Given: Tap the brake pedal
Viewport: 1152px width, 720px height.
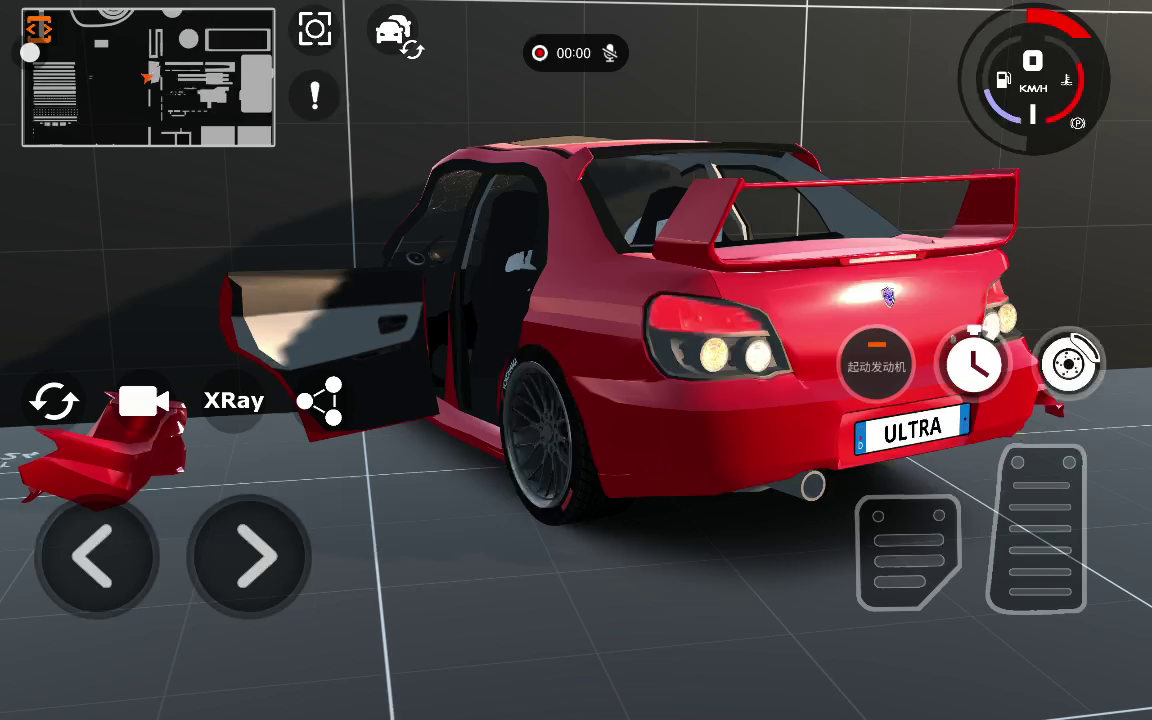Looking at the screenshot, I should (x=907, y=551).
